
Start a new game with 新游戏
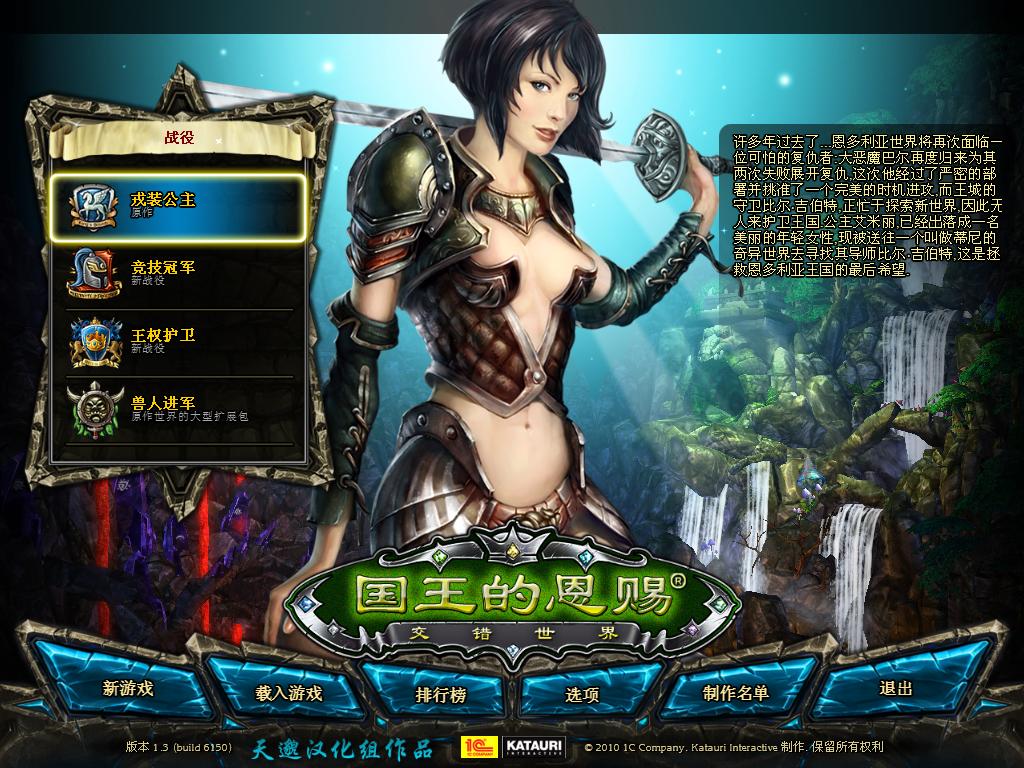click(x=128, y=688)
